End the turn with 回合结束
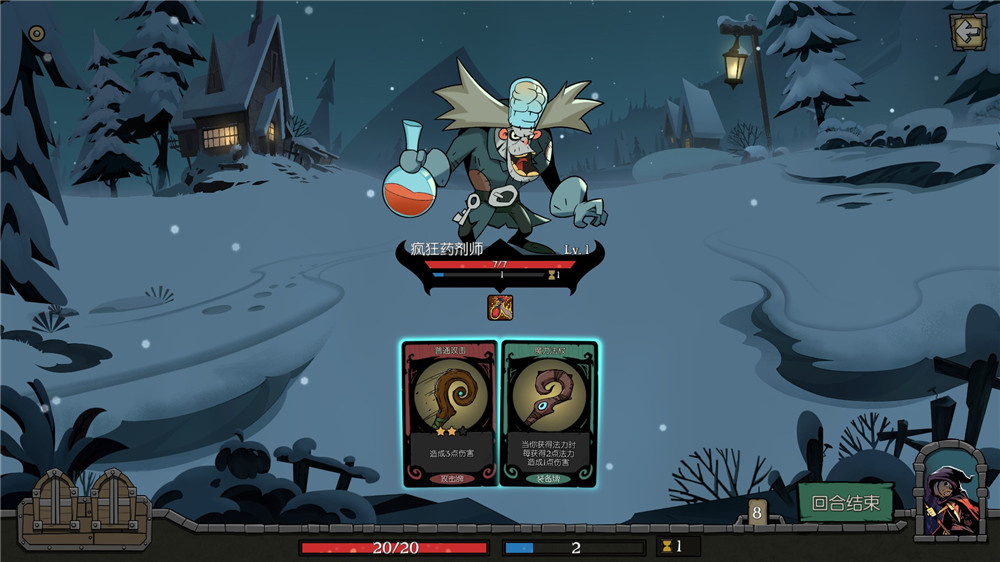 [845, 503]
